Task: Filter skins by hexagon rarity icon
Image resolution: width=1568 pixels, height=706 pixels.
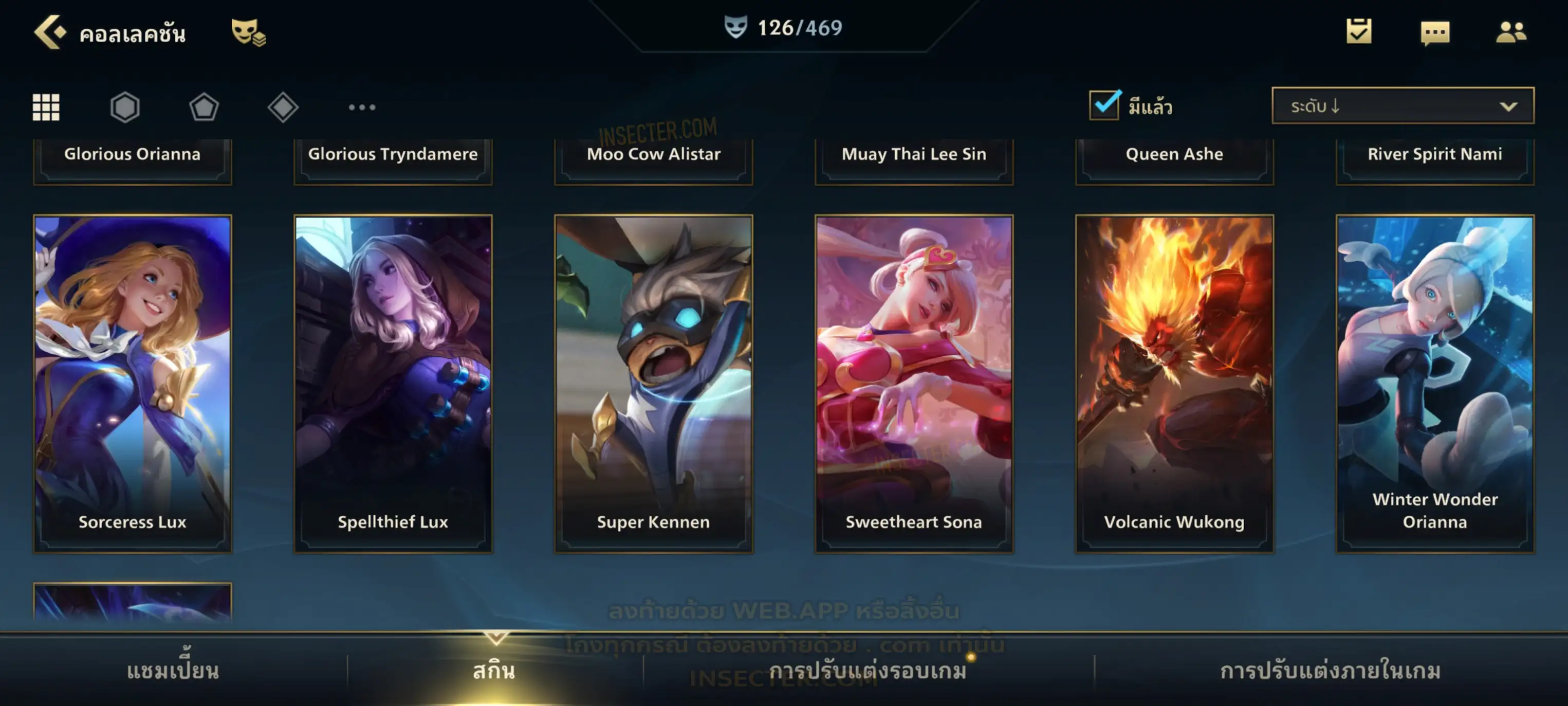Action: [x=125, y=107]
